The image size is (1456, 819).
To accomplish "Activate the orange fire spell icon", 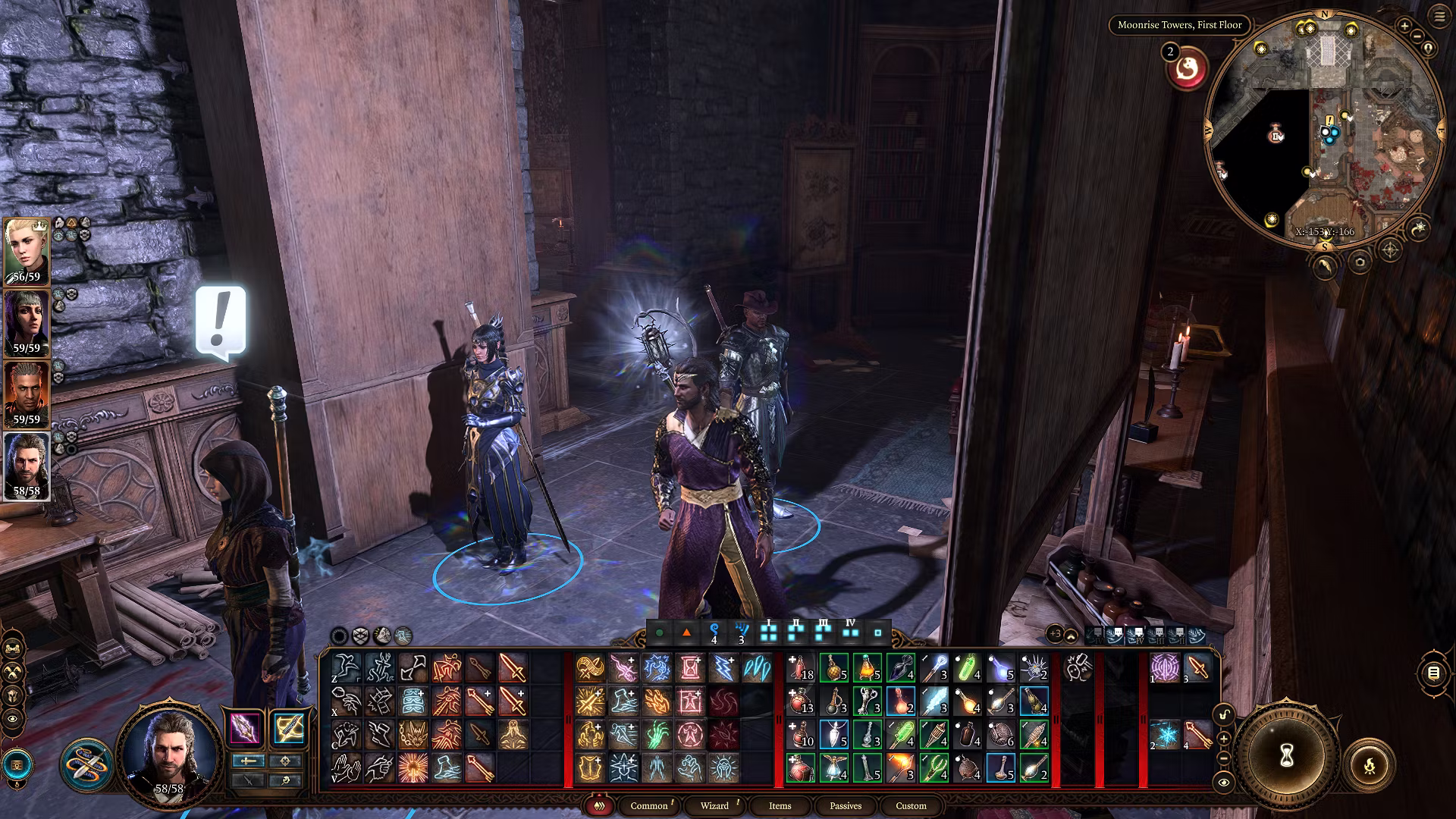I will tap(656, 701).
